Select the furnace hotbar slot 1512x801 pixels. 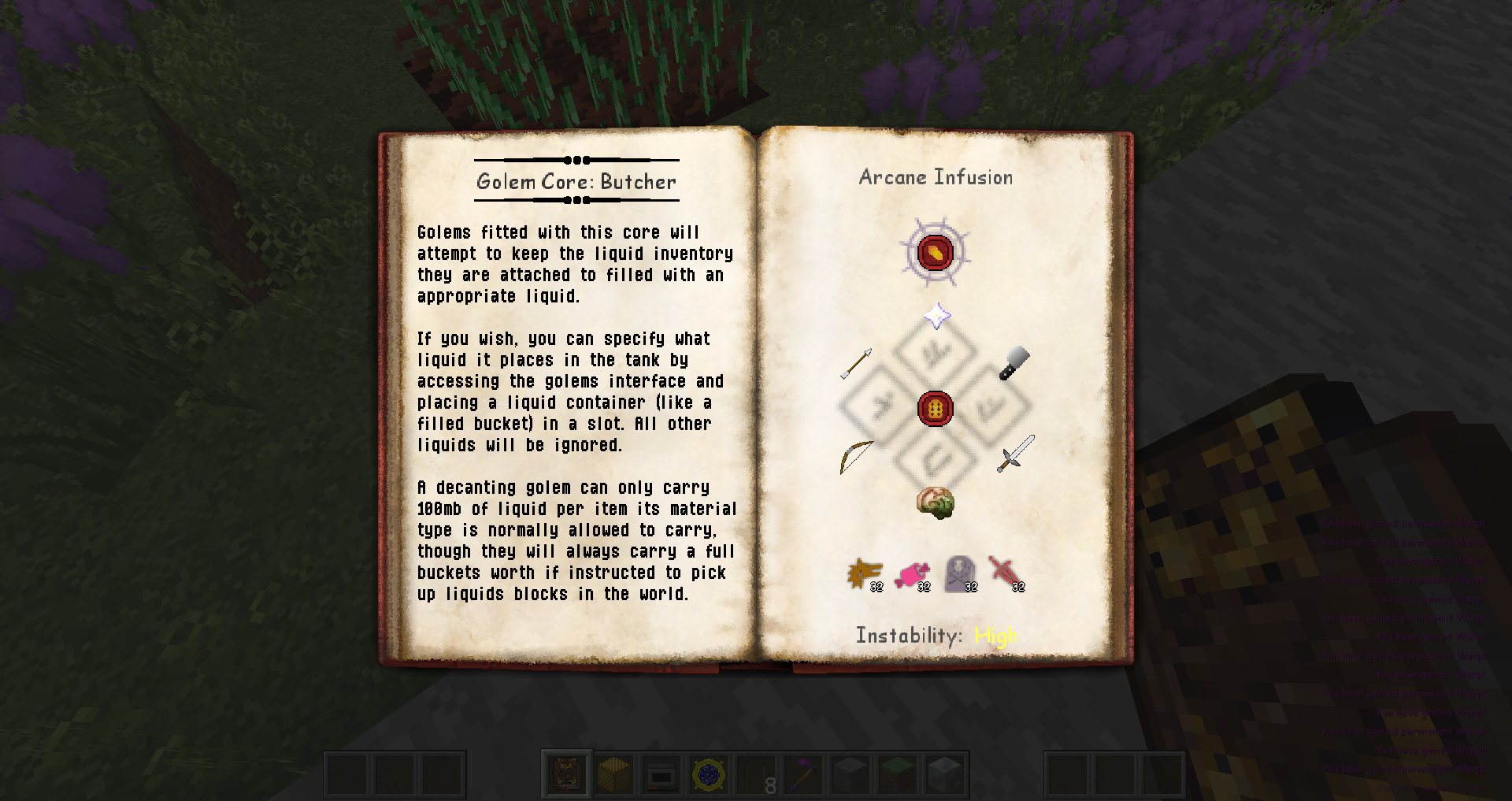(x=661, y=775)
